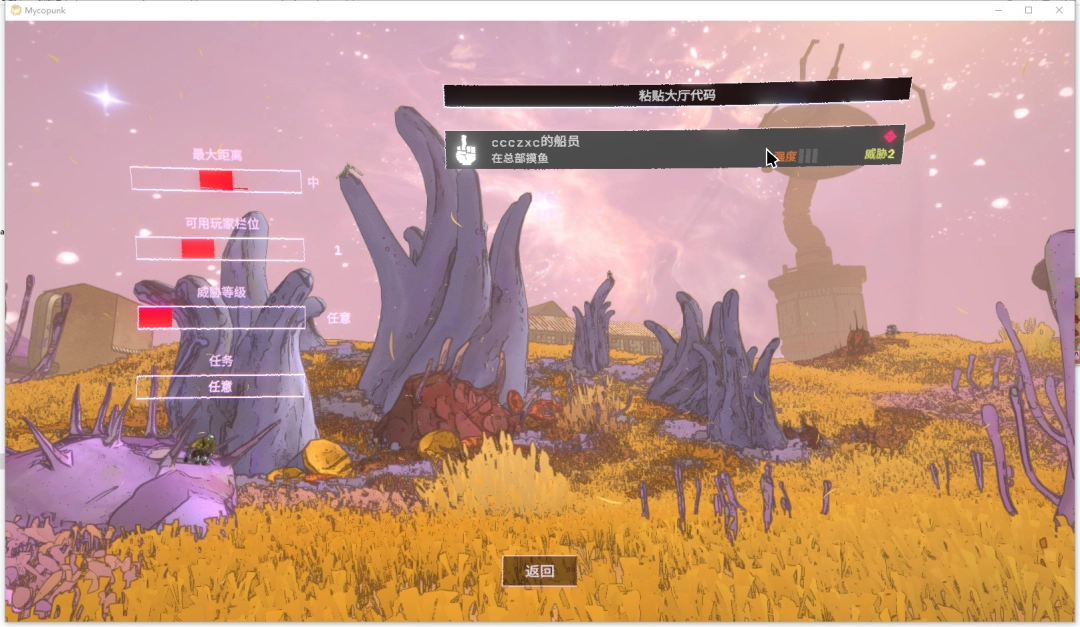The height and width of the screenshot is (627, 1080).
Task: Maximize the Mycopunk window
Action: pos(1028,10)
